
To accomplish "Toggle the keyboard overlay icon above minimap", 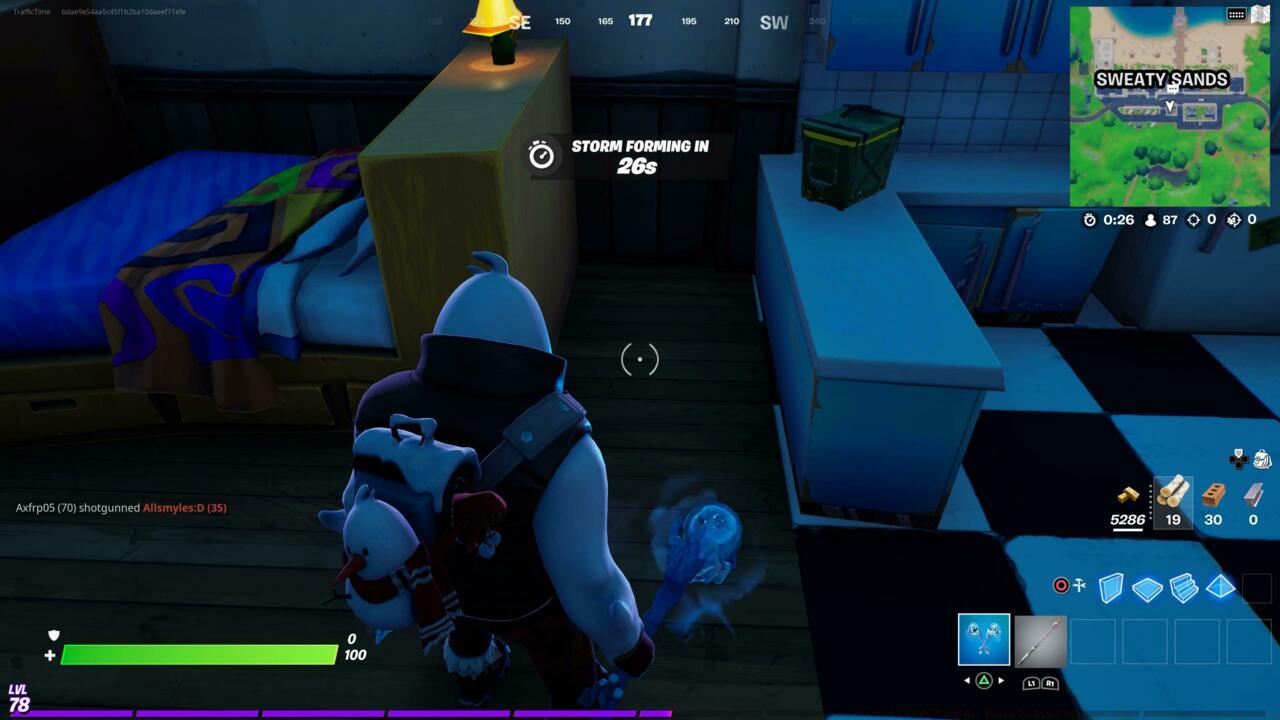I will coord(1237,15).
